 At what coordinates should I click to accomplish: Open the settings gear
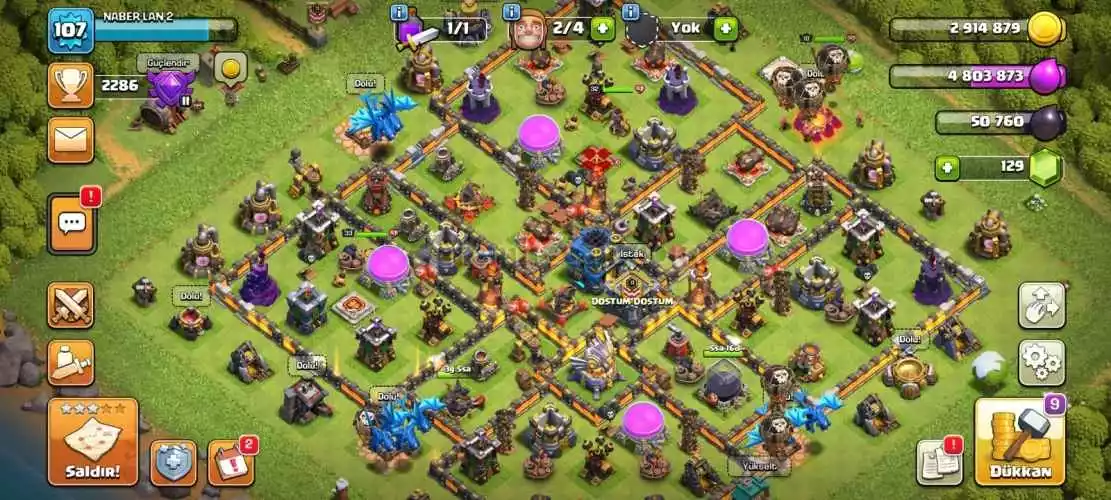(x=1041, y=362)
